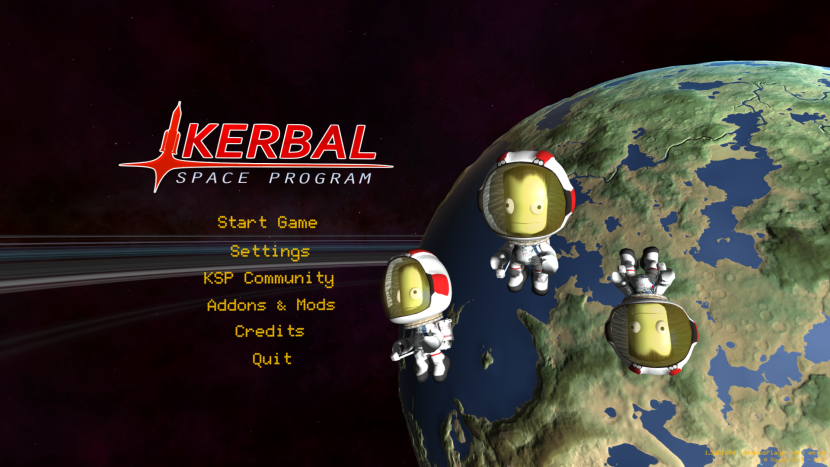Click Start Game in the main menu
Screen dimensions: 830x467
pos(267,222)
